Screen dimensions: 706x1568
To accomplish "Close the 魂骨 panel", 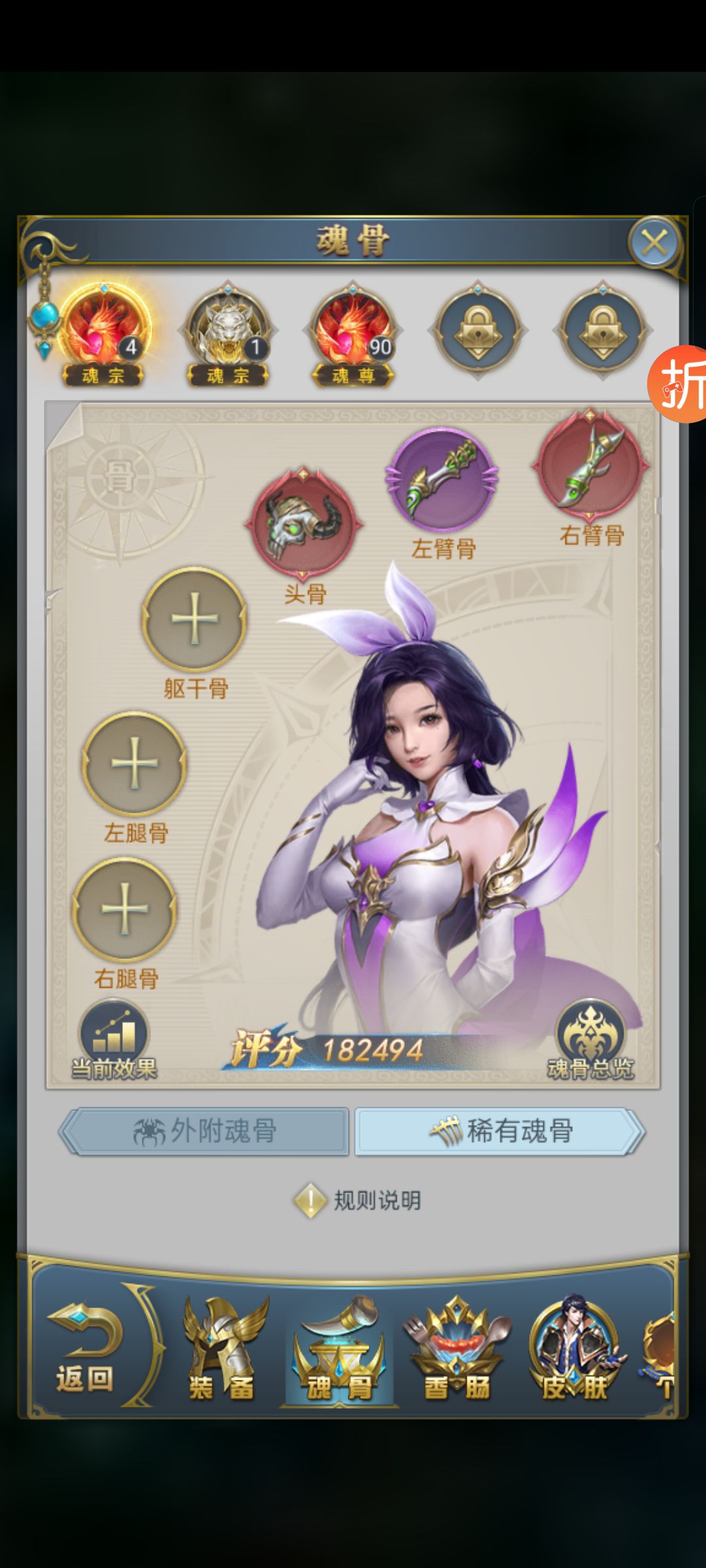I will coord(654,243).
